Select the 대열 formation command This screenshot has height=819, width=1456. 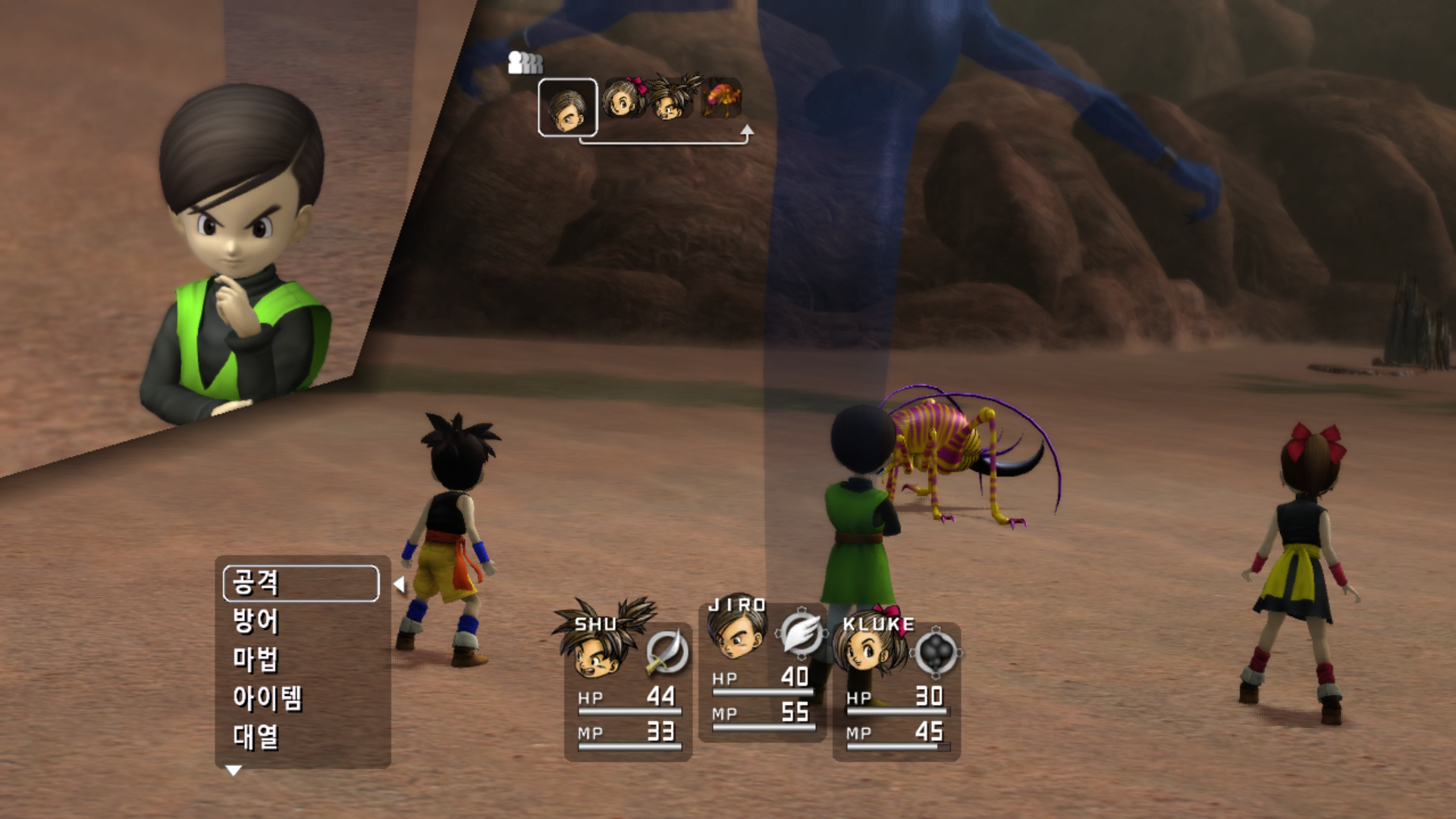[256, 736]
